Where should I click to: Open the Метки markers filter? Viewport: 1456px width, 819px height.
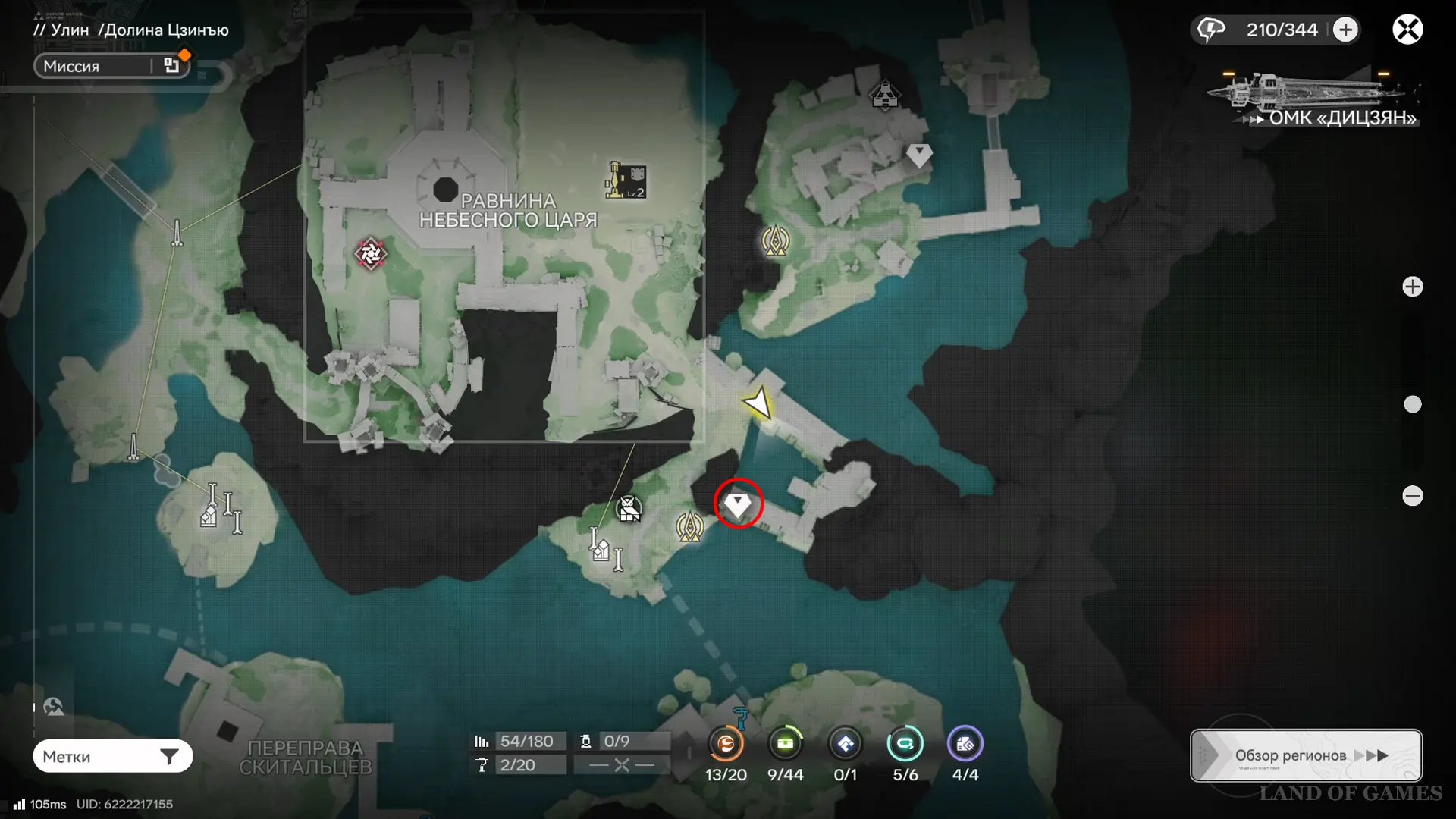(112, 756)
